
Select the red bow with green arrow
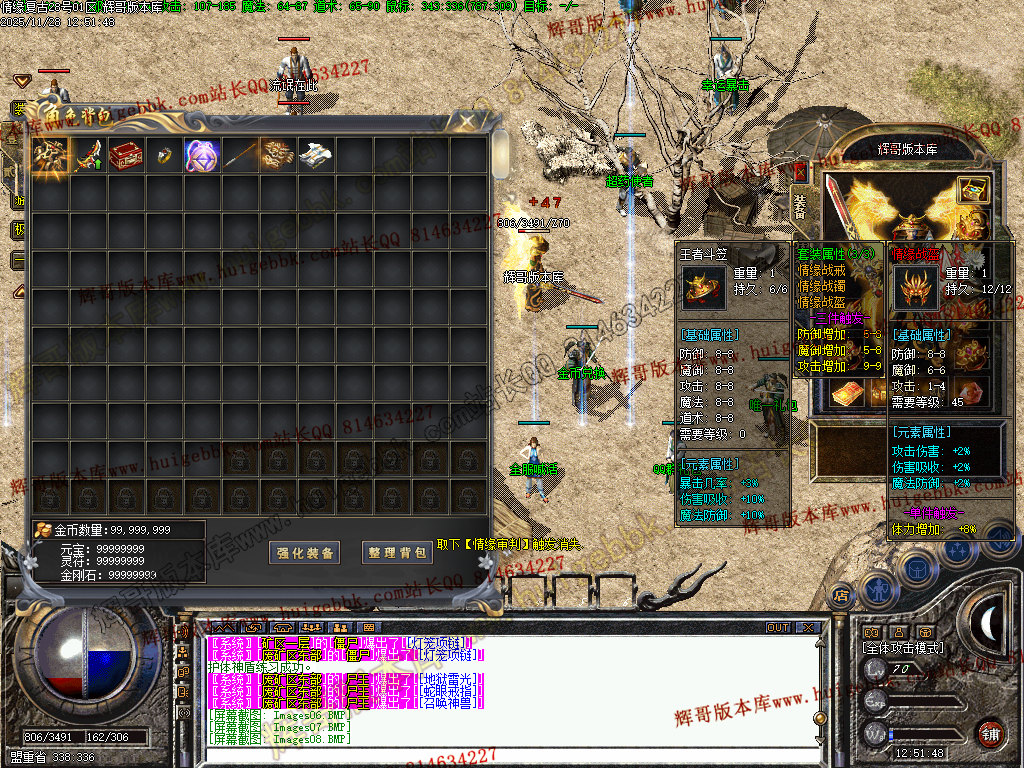point(88,156)
